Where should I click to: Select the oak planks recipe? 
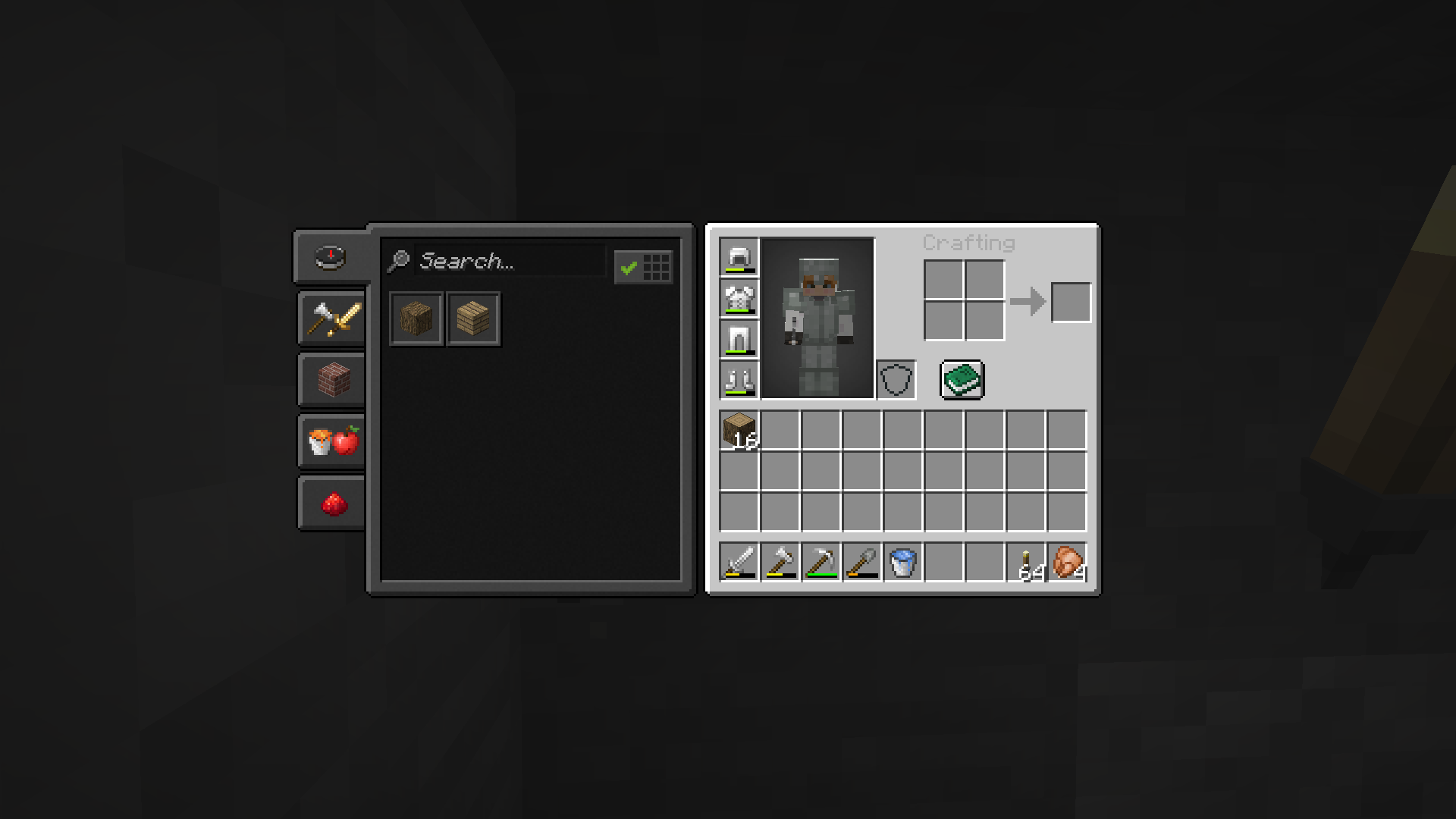pos(472,318)
